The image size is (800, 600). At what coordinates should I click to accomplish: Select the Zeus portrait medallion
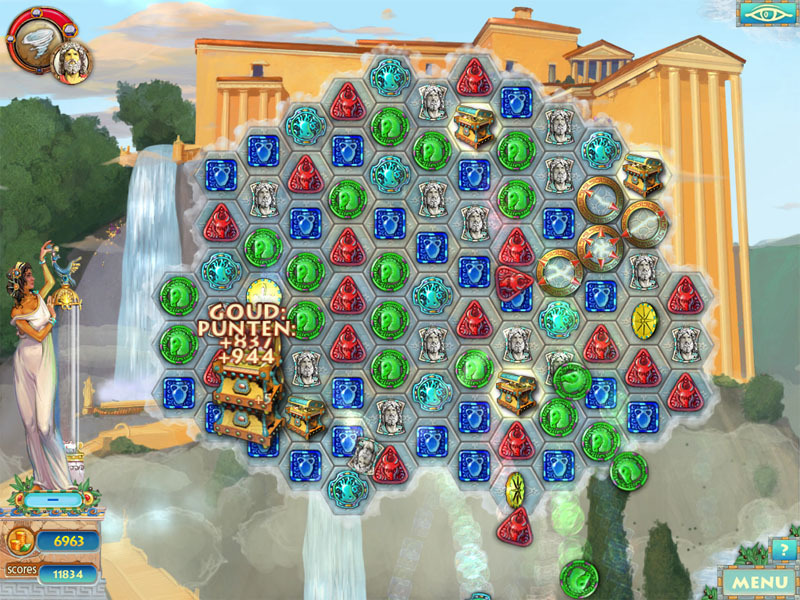(70, 58)
